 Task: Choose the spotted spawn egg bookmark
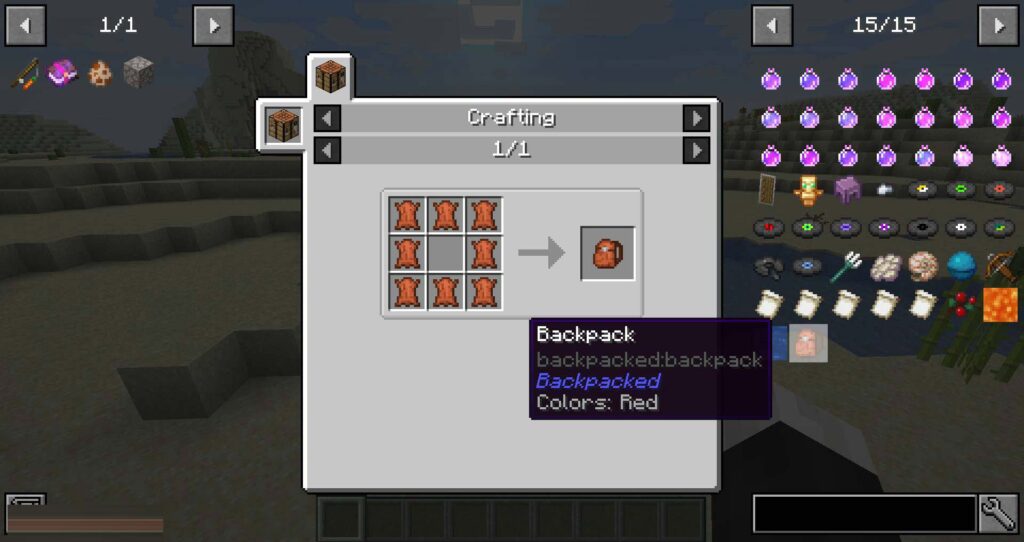(x=99, y=72)
